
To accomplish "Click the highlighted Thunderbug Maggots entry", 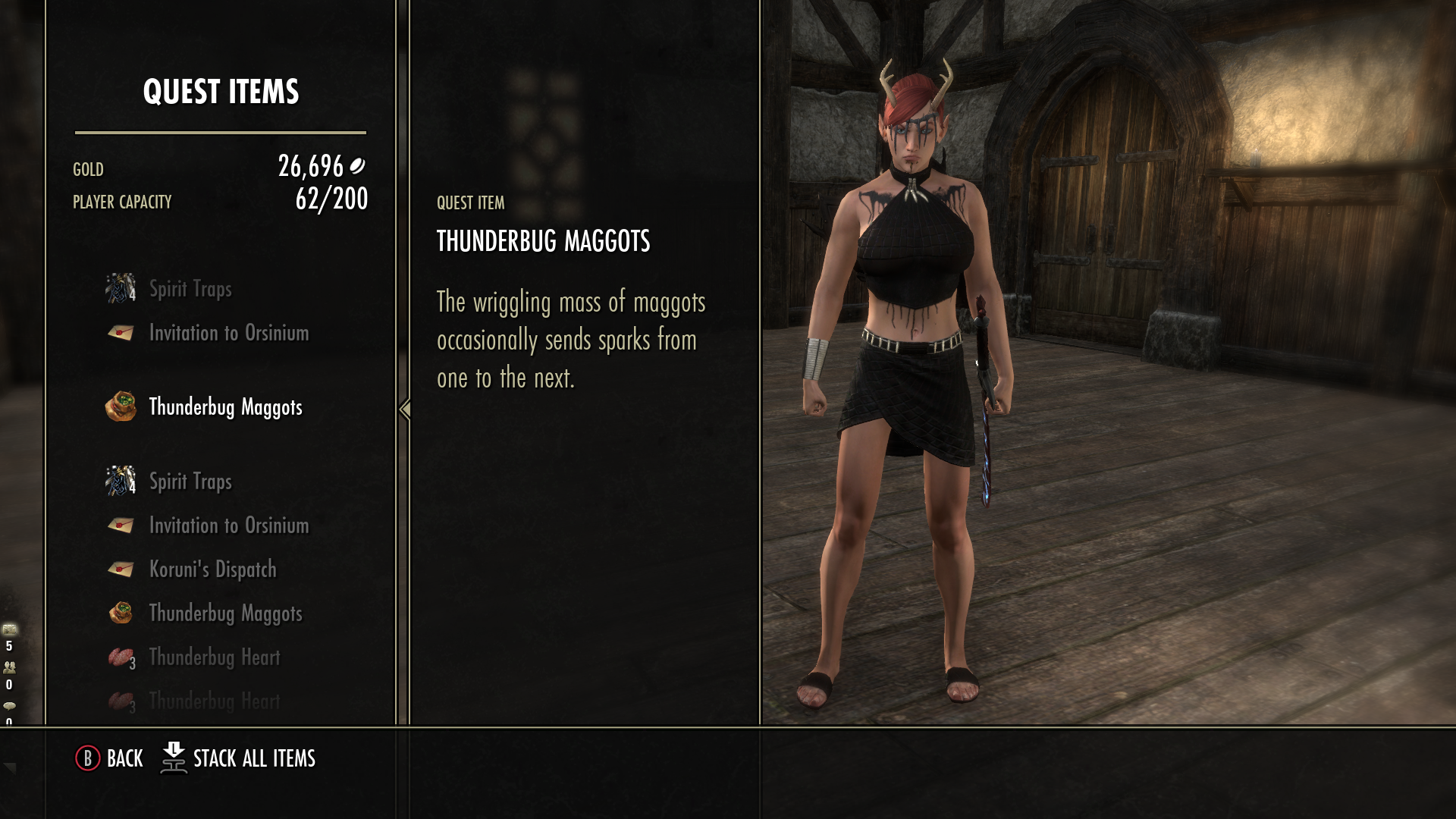I will (225, 407).
